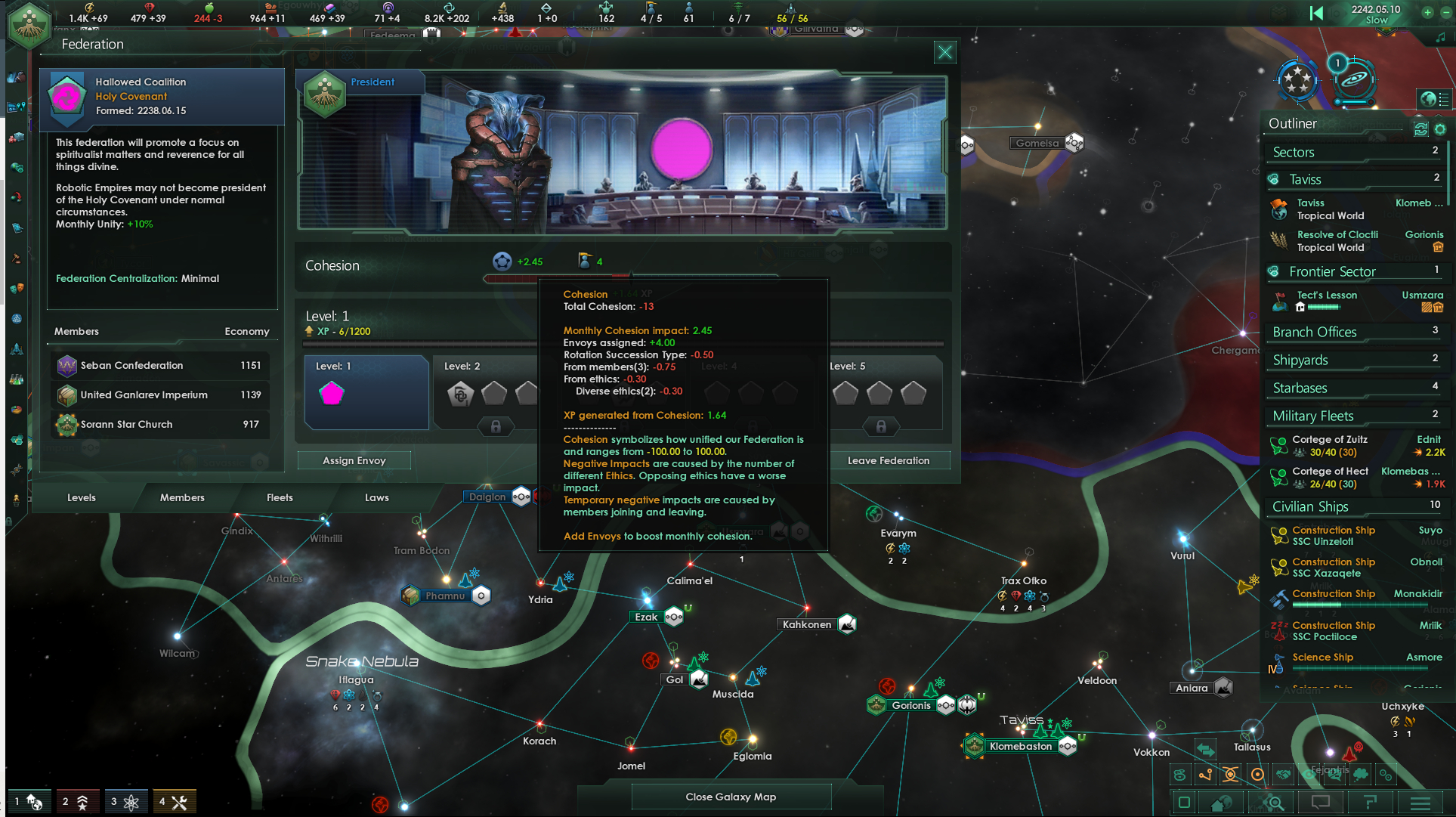Click the Tect's Lesson colonization progress bar
The width and height of the screenshot is (1456, 817).
(1325, 308)
